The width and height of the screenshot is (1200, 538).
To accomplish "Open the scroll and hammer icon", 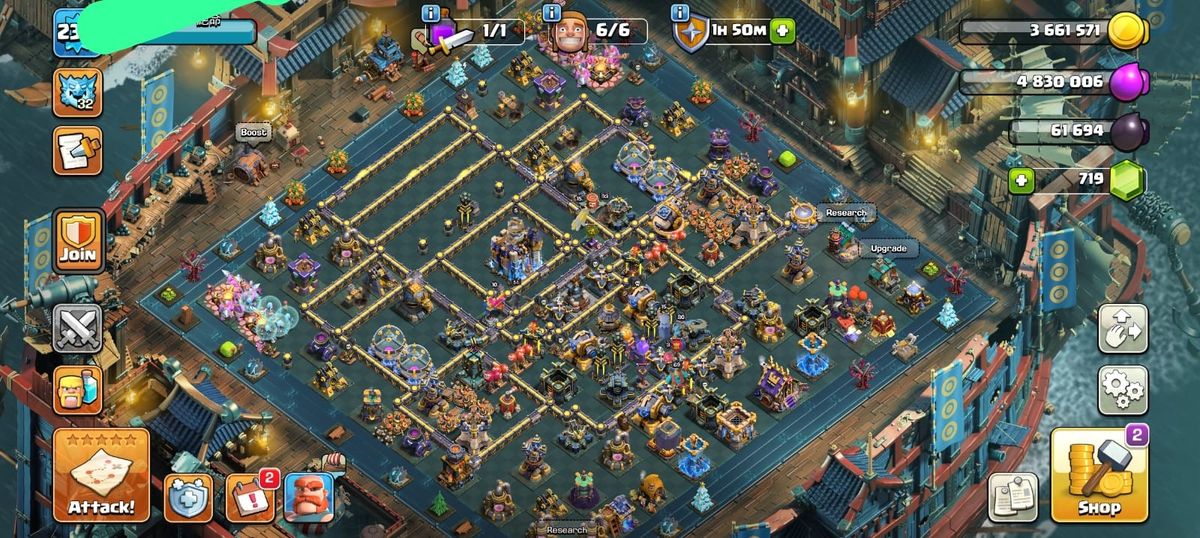I will 78,151.
